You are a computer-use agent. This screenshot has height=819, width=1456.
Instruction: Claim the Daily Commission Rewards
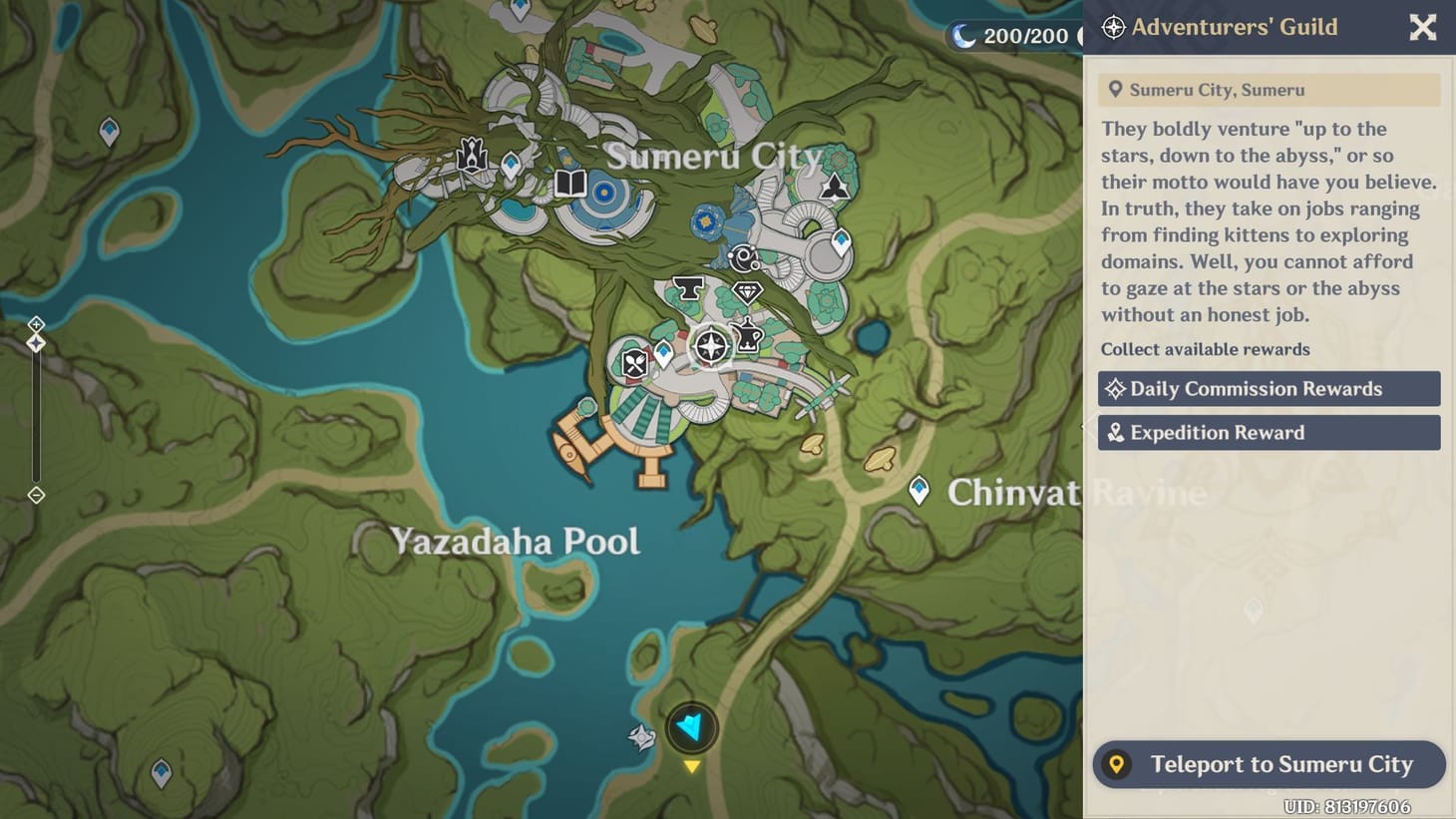coord(1269,388)
